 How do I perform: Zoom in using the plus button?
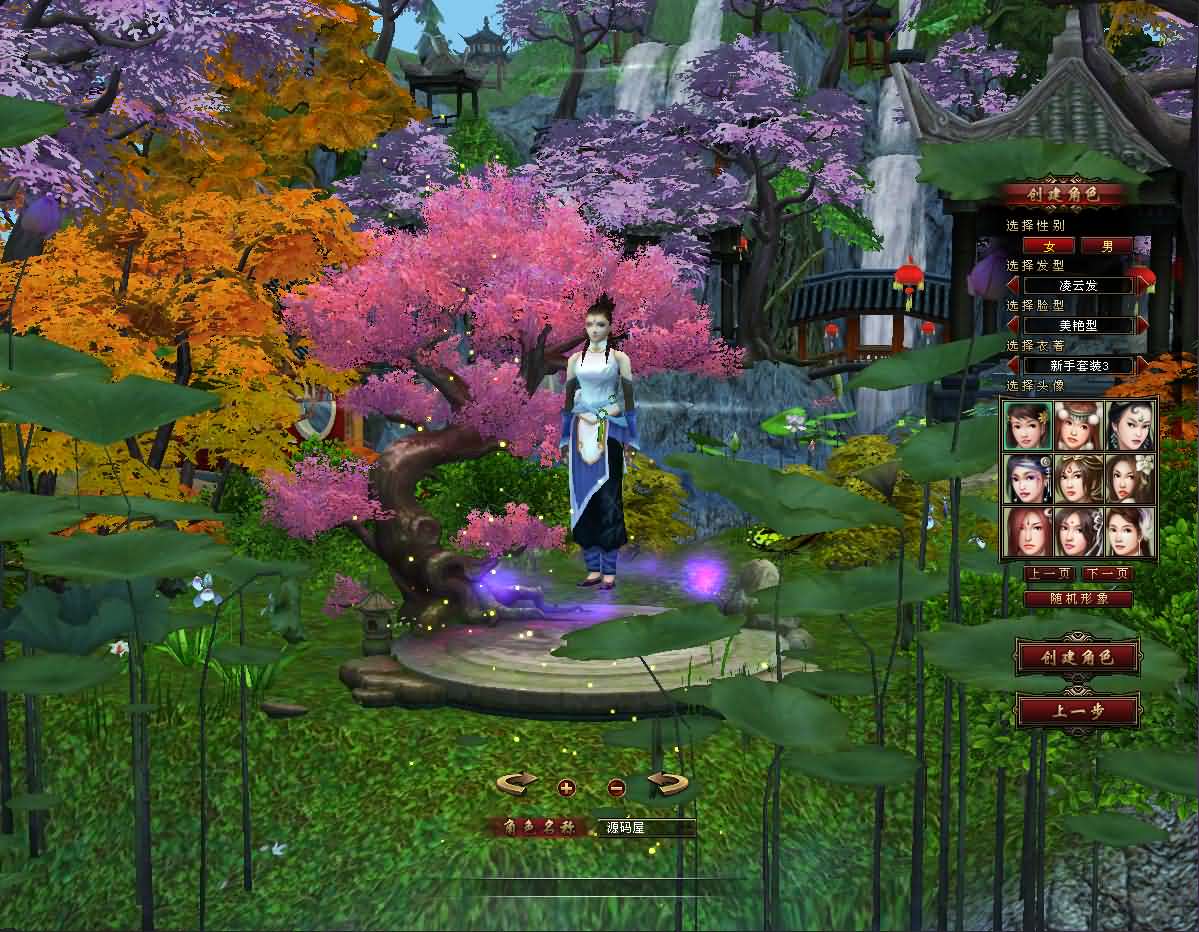point(566,788)
